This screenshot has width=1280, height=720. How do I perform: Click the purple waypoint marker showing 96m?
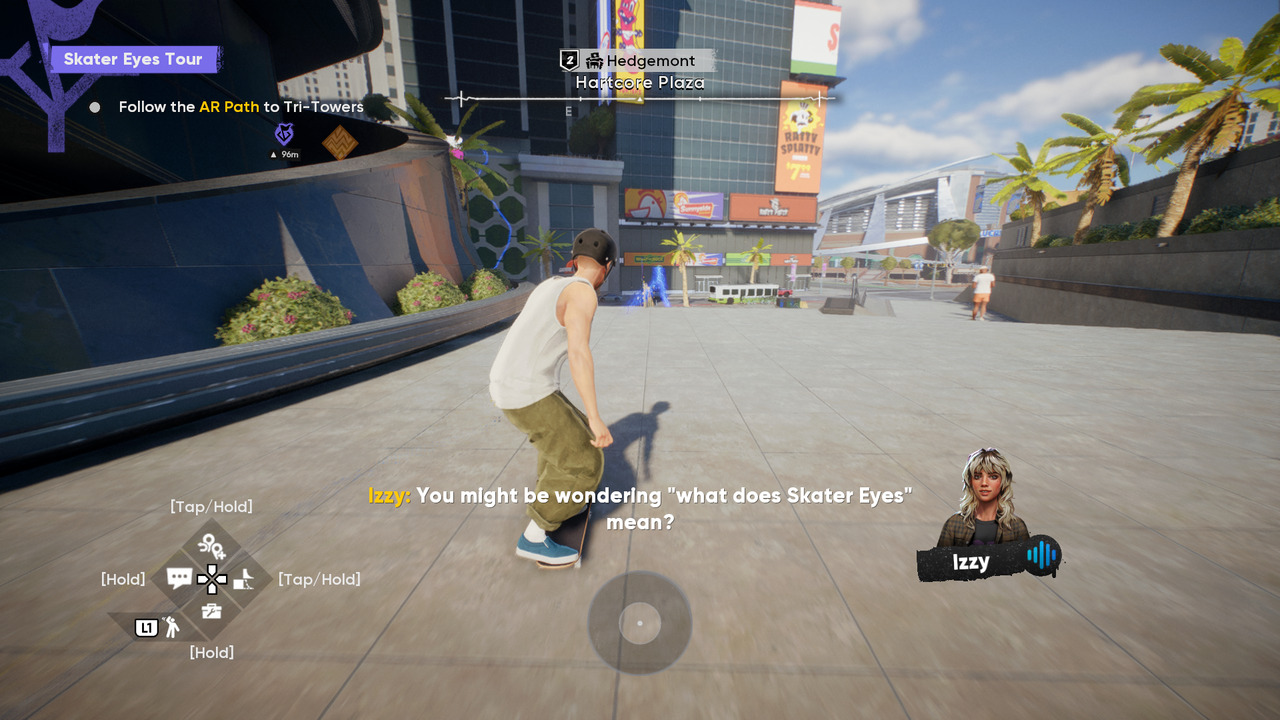click(284, 135)
